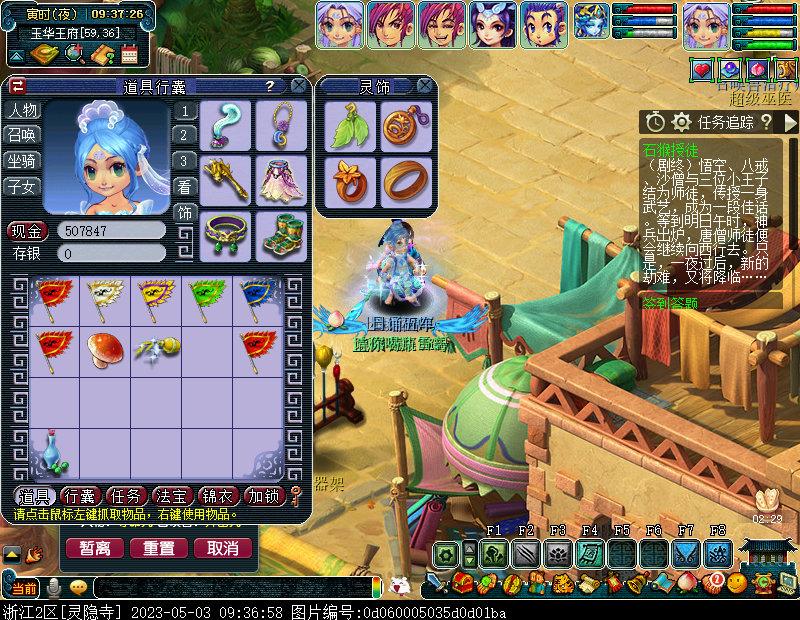The height and width of the screenshot is (620, 800).
Task: Choose the 子女 children view
Action: [x=23, y=185]
